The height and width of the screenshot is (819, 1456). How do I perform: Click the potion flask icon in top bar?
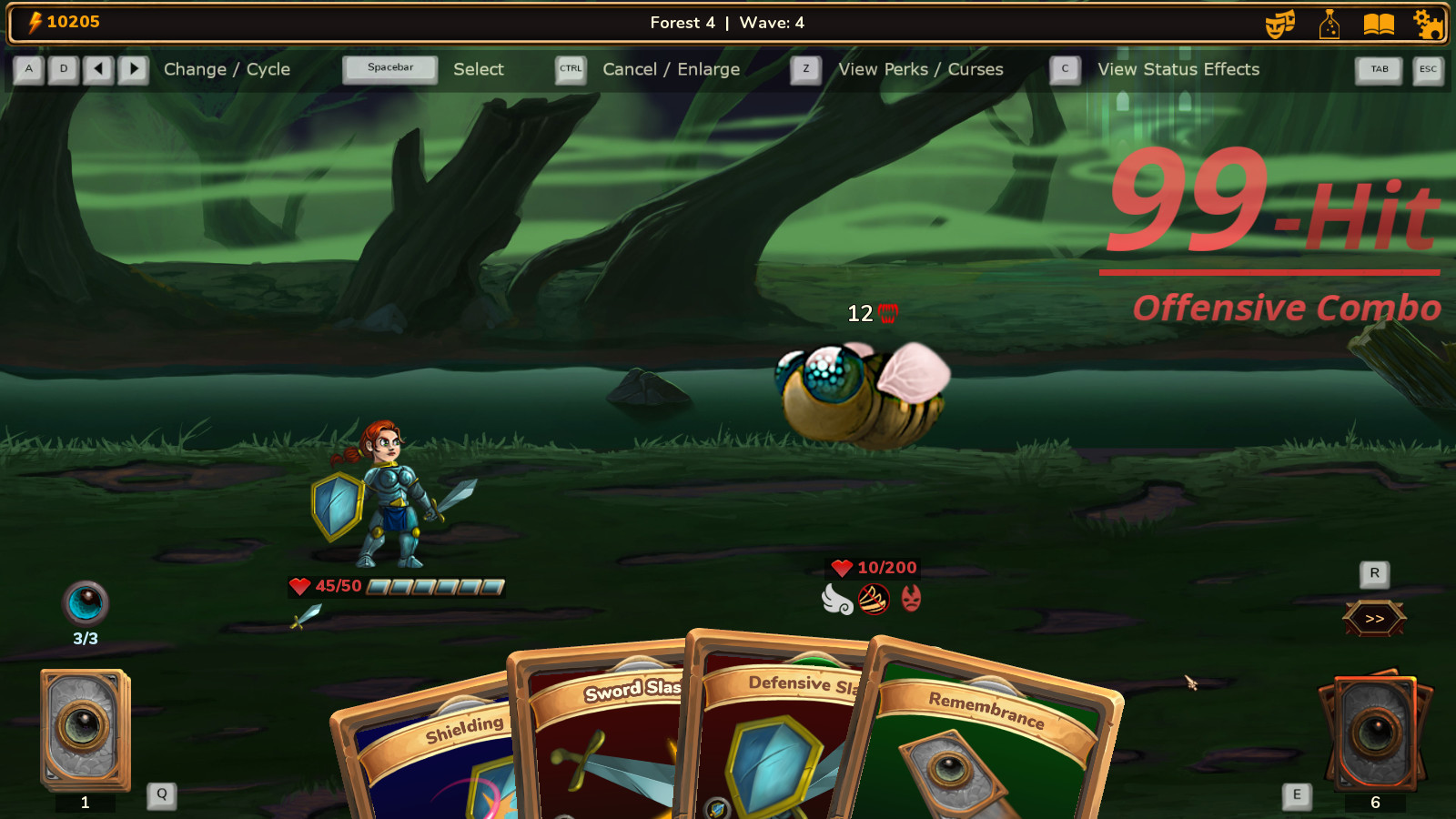pos(1330,24)
